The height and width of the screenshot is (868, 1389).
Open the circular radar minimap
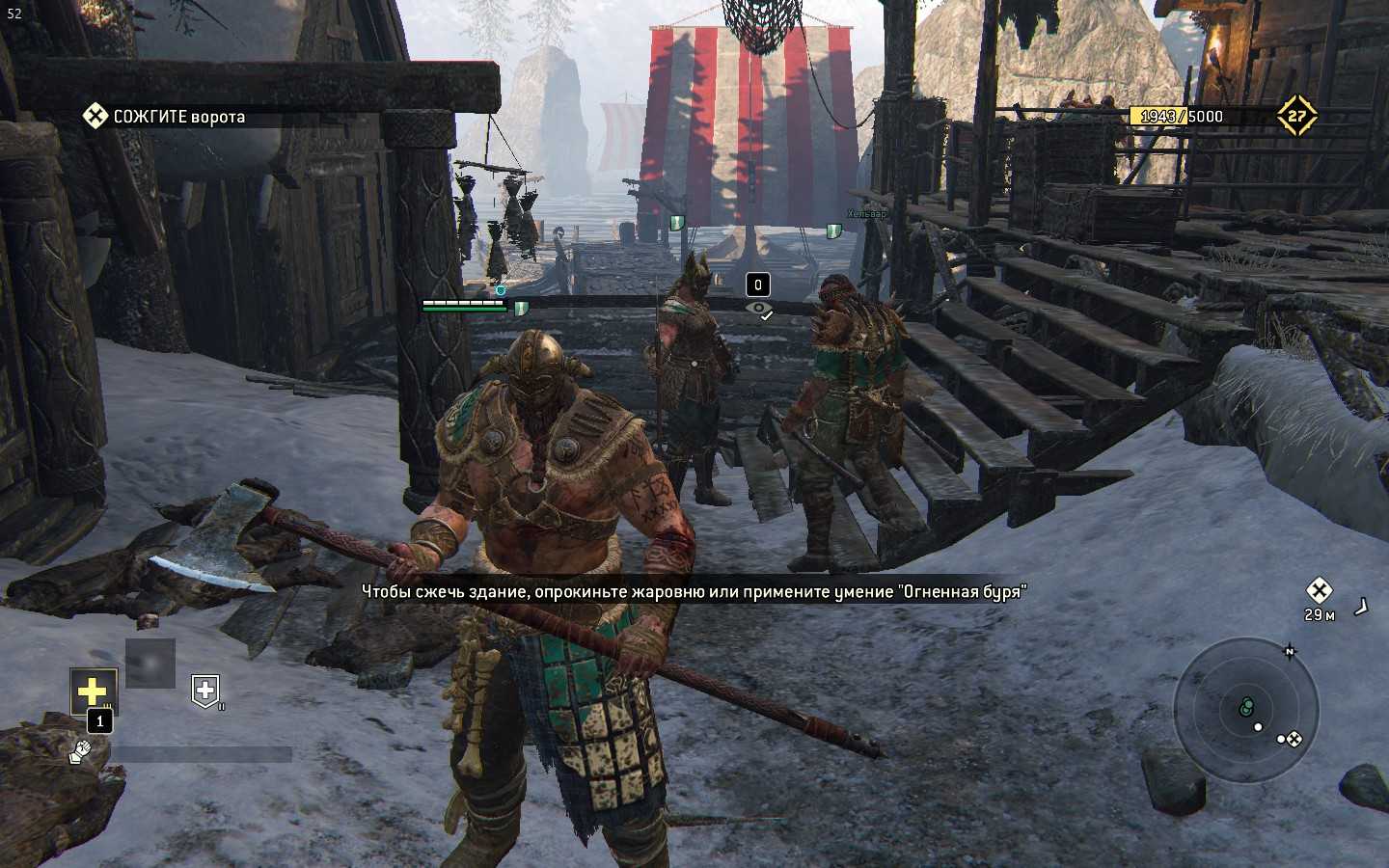1246,710
